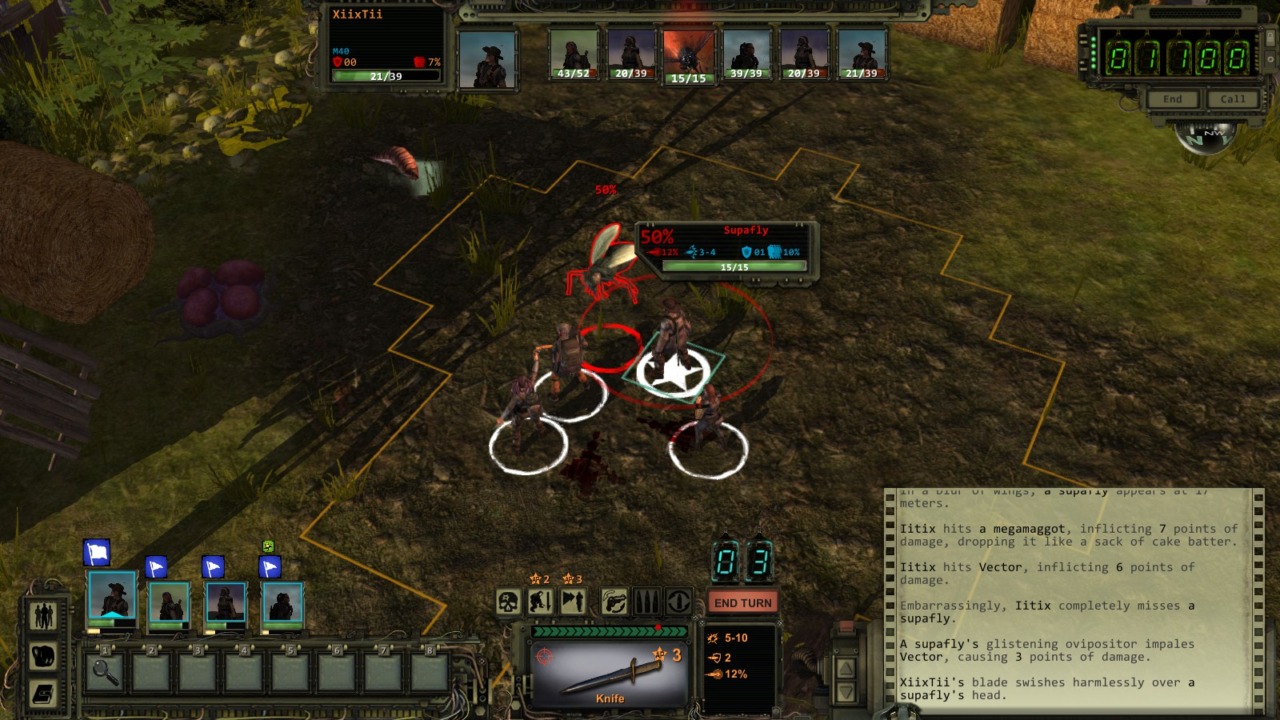Viewport: 1280px width, 720px height.
Task: Activate the ambush action icon
Action: (x=572, y=602)
